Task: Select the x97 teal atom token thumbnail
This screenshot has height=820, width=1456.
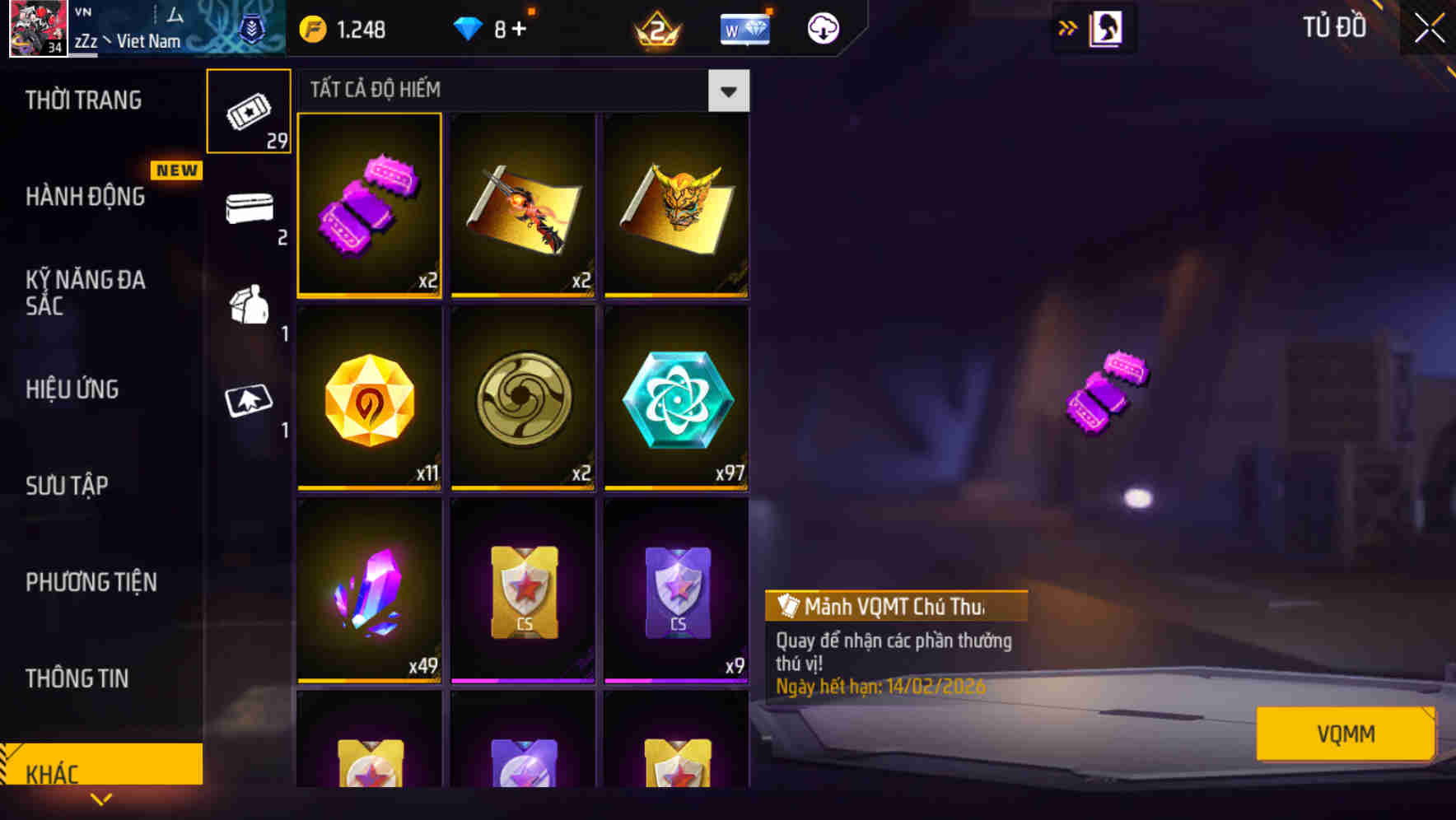Action: (x=677, y=401)
